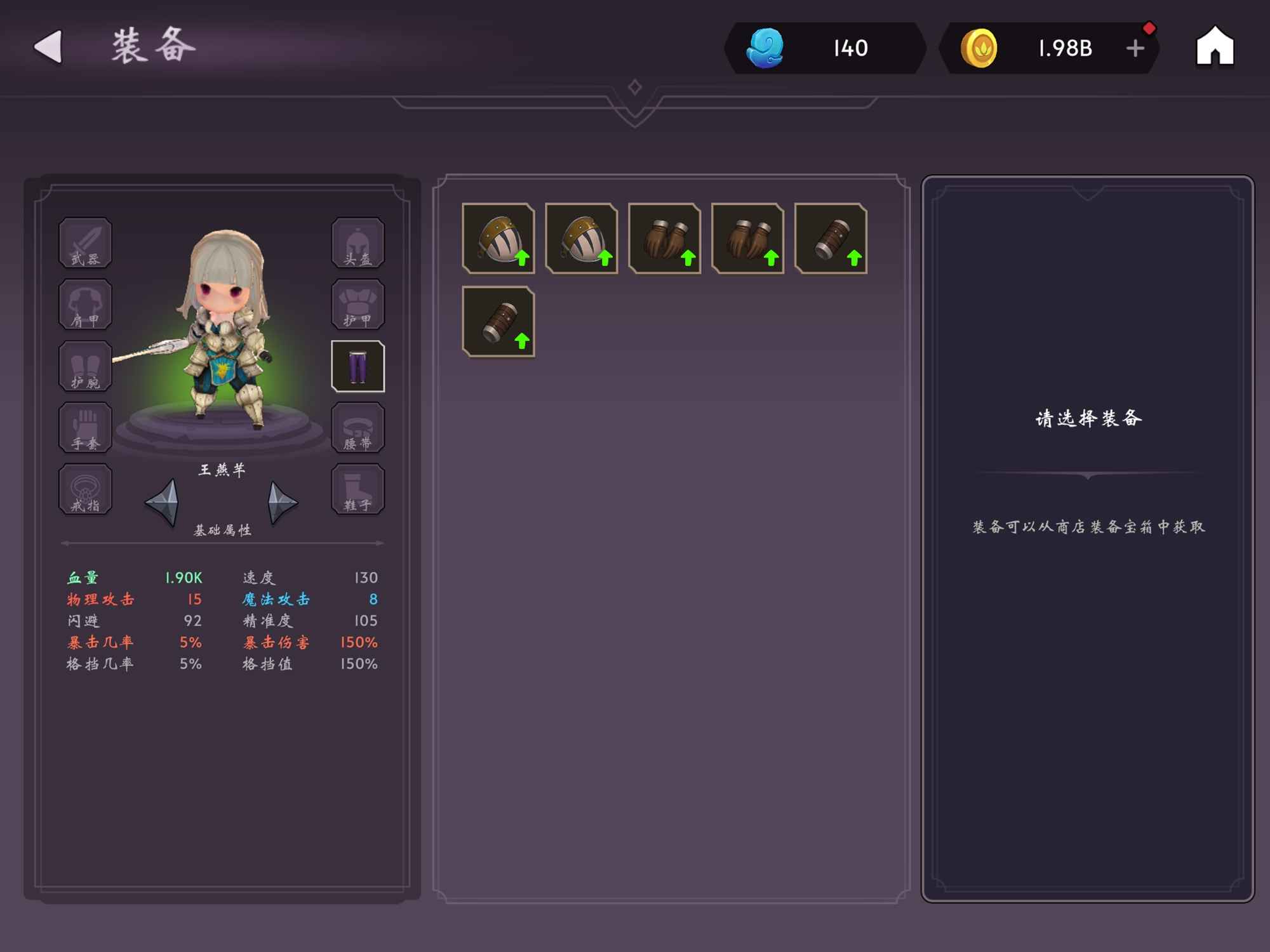This screenshot has width=1270, height=952.
Task: Click the 护腕 bracers slot icon
Action: click(x=86, y=366)
